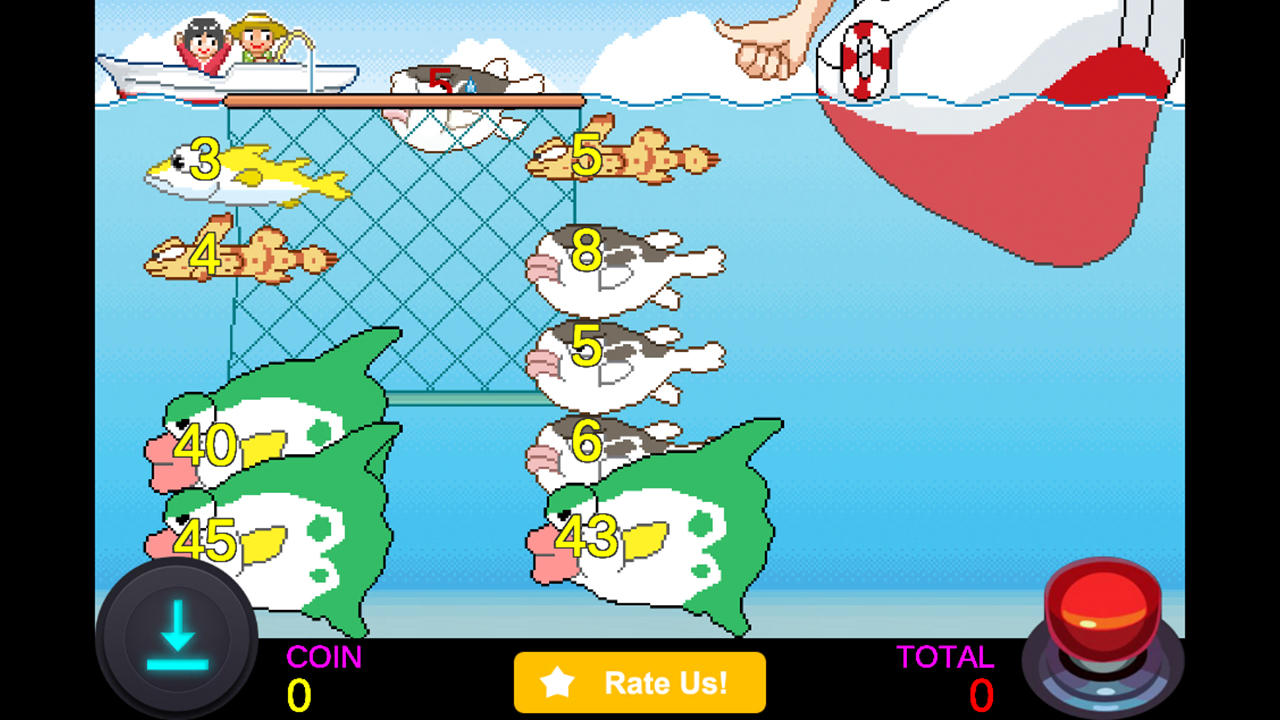Tap the giant hand giving thumbs up
The width and height of the screenshot is (1280, 720).
pyautogui.click(x=770, y=40)
